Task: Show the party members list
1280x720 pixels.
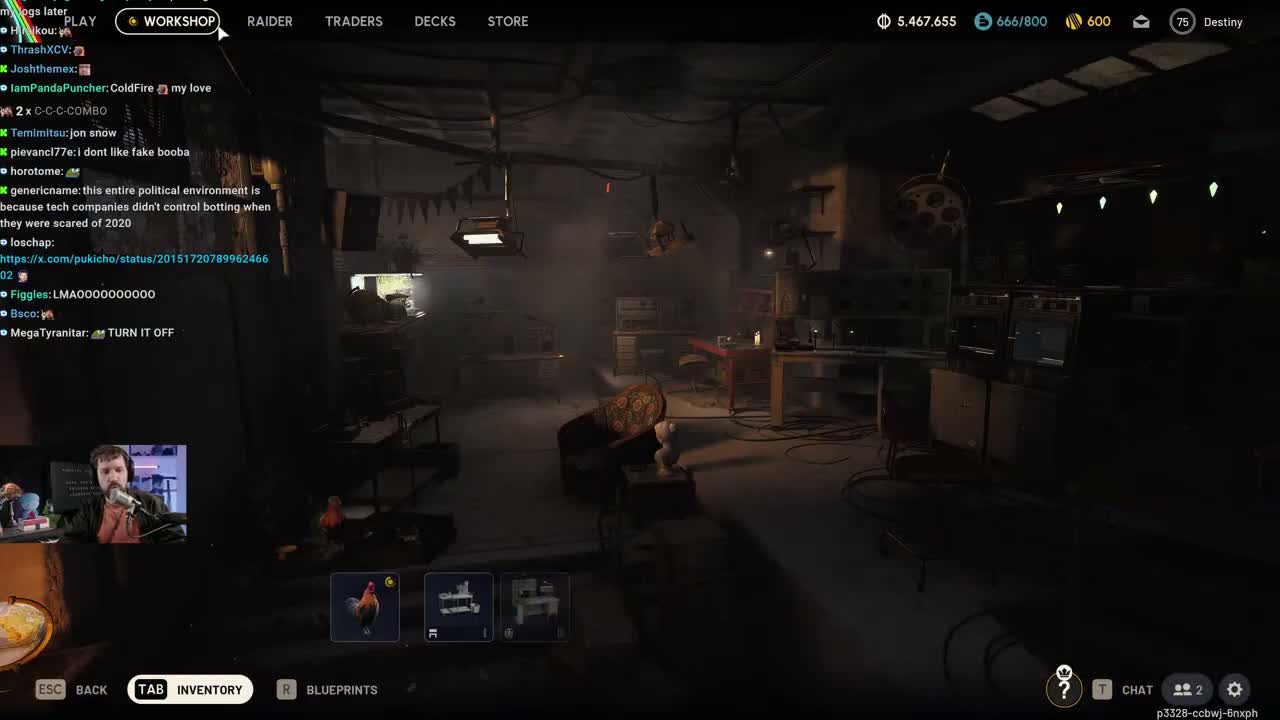Action: pyautogui.click(x=1188, y=689)
